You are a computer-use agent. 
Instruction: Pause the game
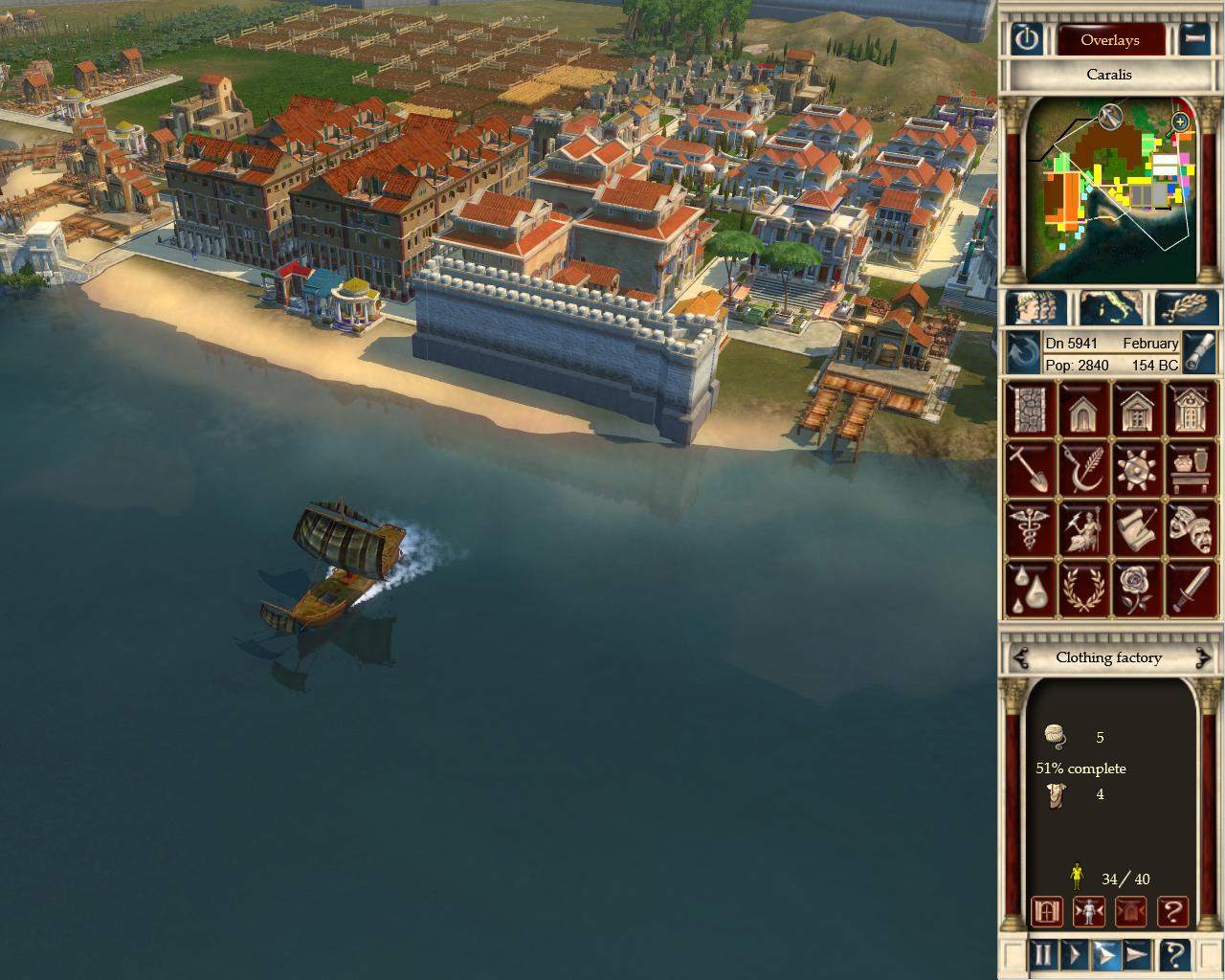click(x=1042, y=954)
